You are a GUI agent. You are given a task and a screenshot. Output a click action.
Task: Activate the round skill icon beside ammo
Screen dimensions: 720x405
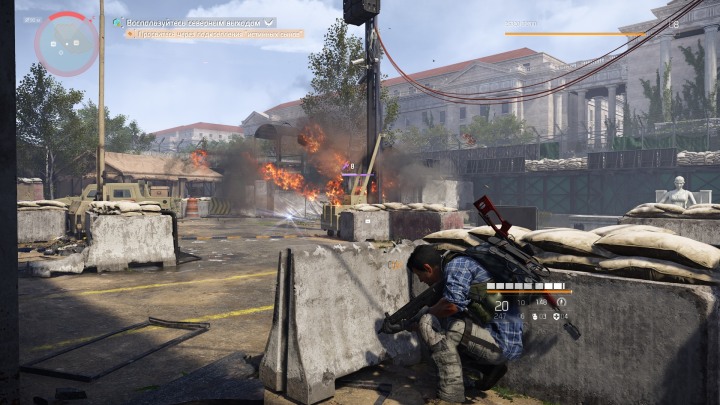[561, 301]
